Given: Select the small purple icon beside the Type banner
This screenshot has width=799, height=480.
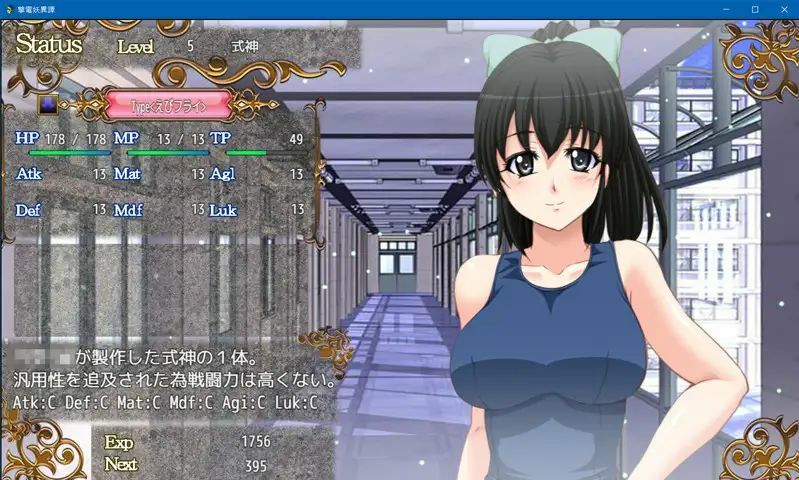Looking at the screenshot, I should (48, 104).
